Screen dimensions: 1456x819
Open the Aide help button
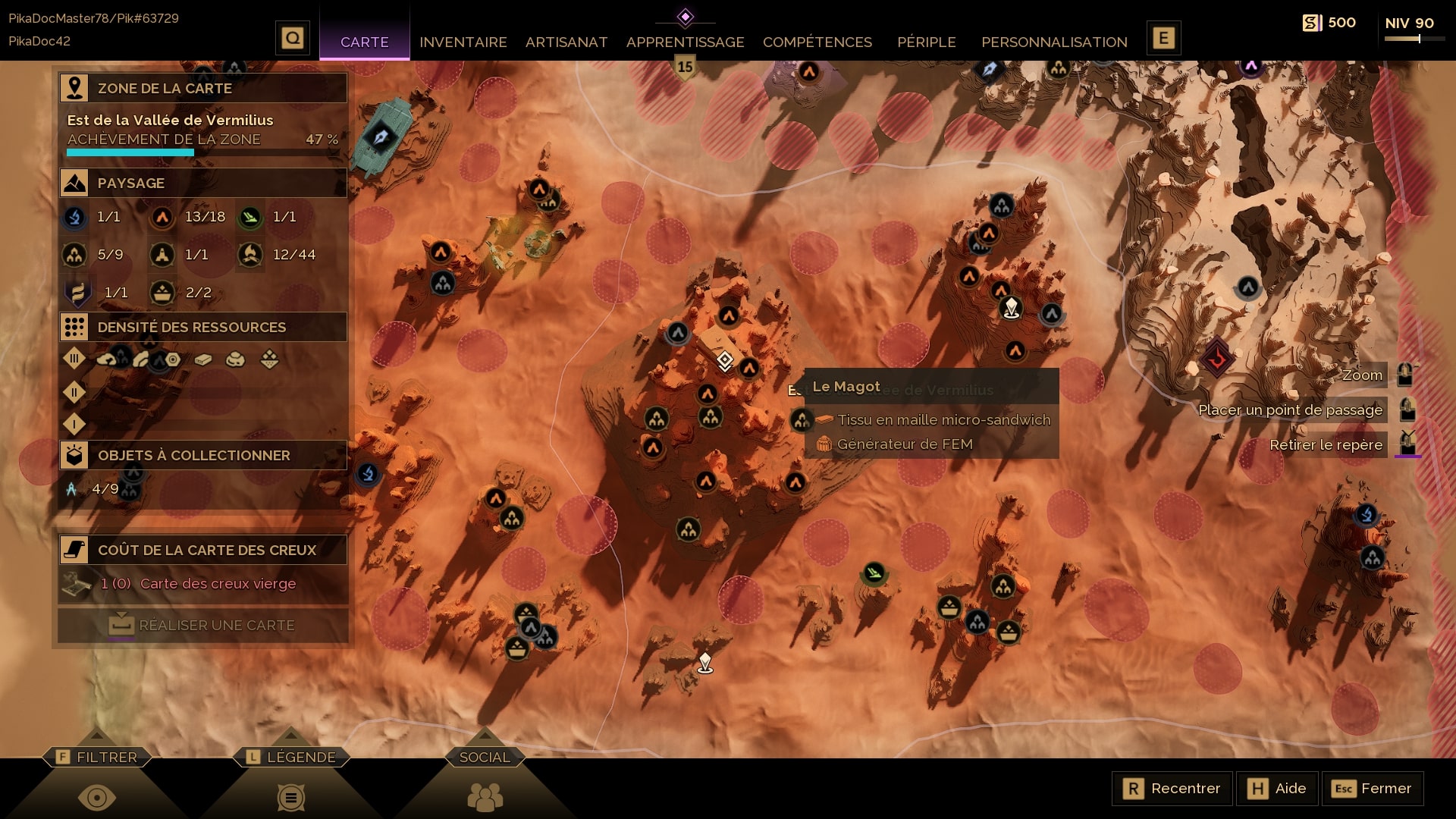1278,789
